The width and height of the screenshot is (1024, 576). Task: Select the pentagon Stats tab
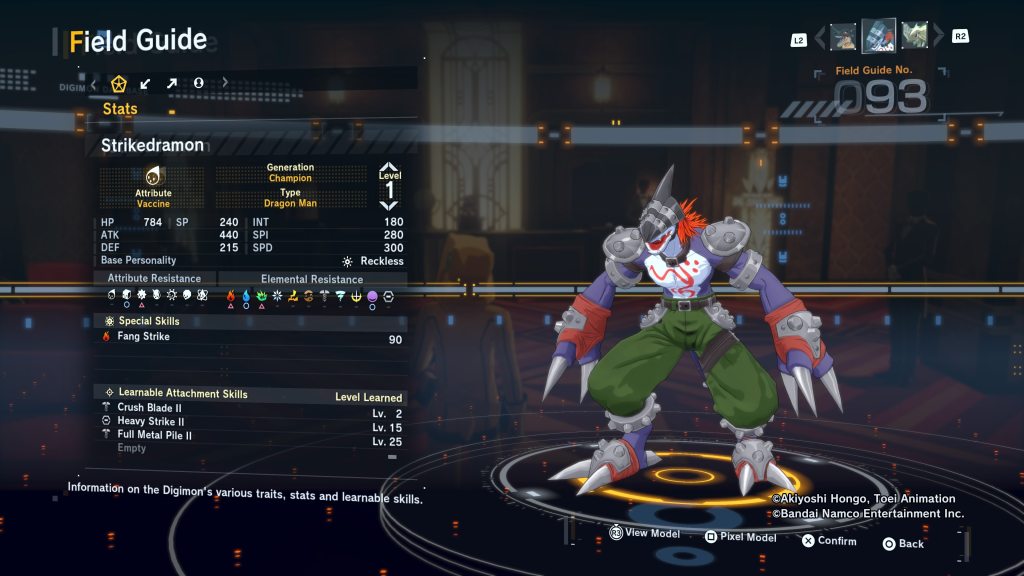click(119, 83)
